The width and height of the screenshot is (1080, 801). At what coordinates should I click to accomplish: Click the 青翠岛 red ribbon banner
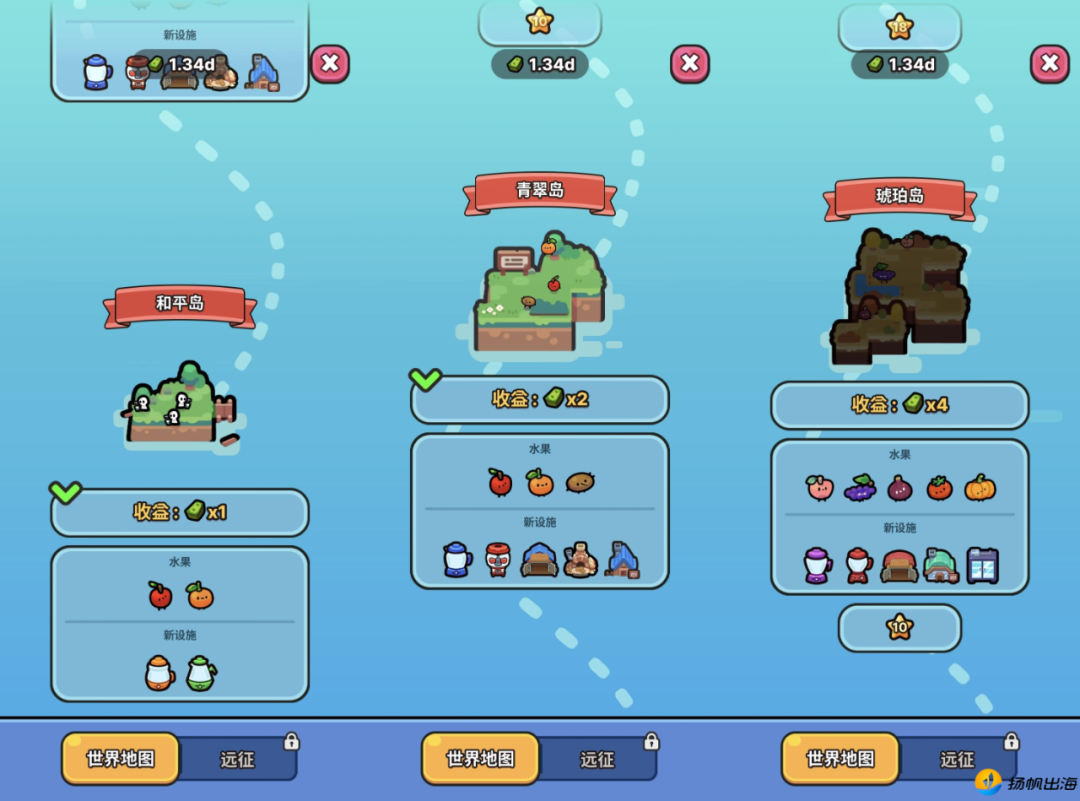(x=540, y=191)
